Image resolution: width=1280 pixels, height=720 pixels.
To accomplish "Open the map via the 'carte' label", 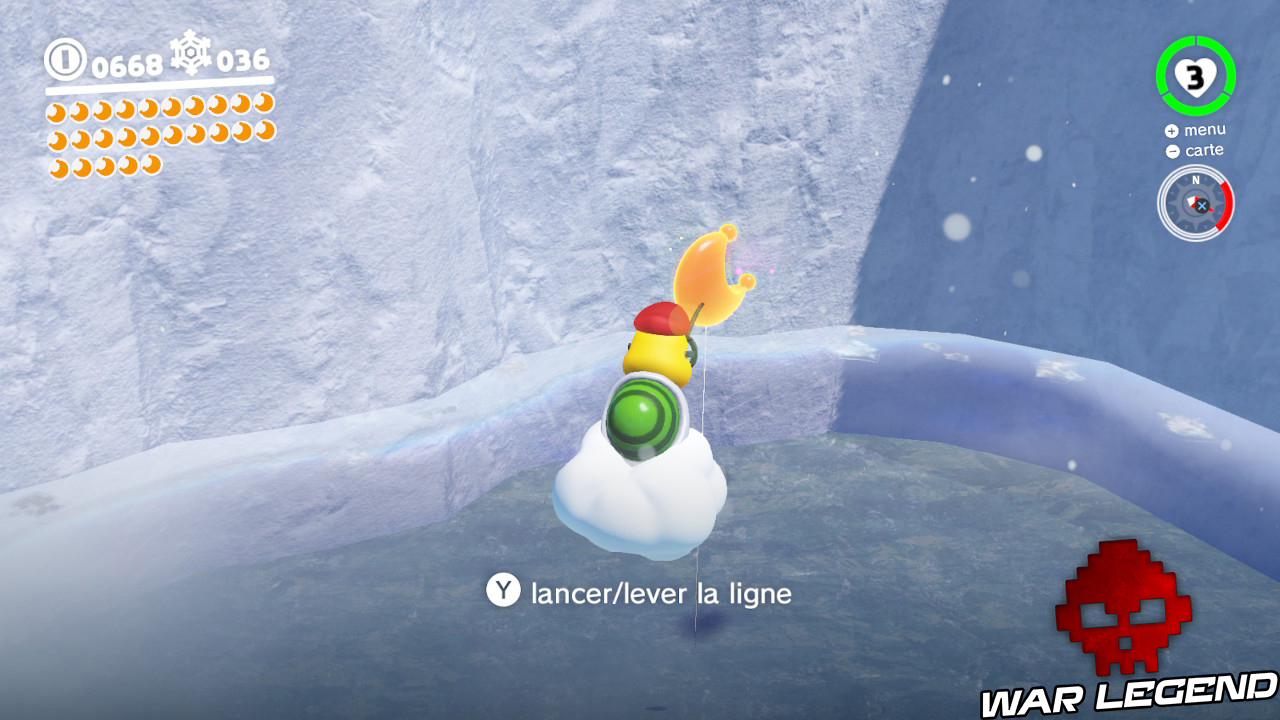I will [1204, 150].
